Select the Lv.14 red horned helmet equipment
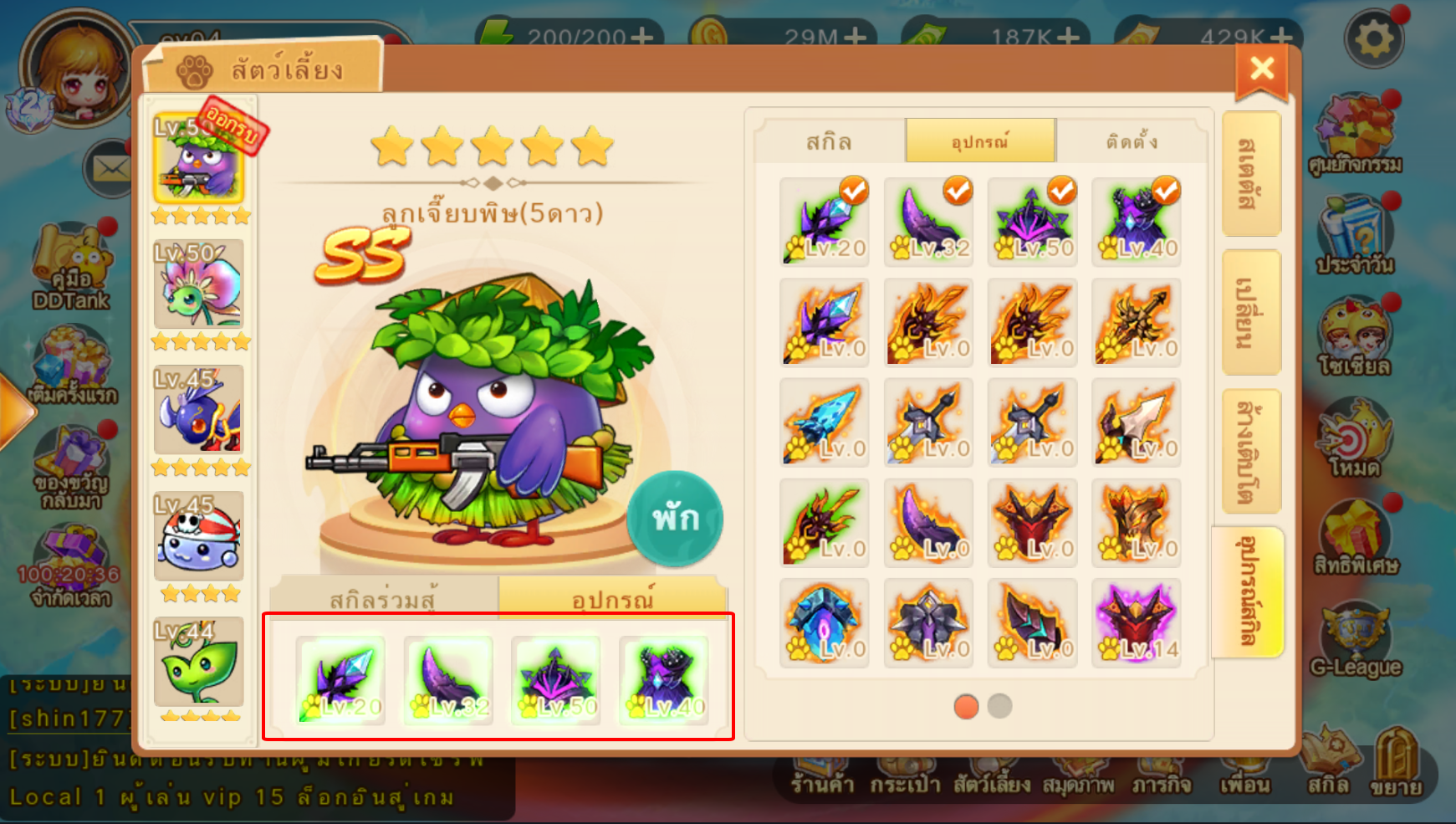This screenshot has height=824, width=1456. [x=1137, y=623]
